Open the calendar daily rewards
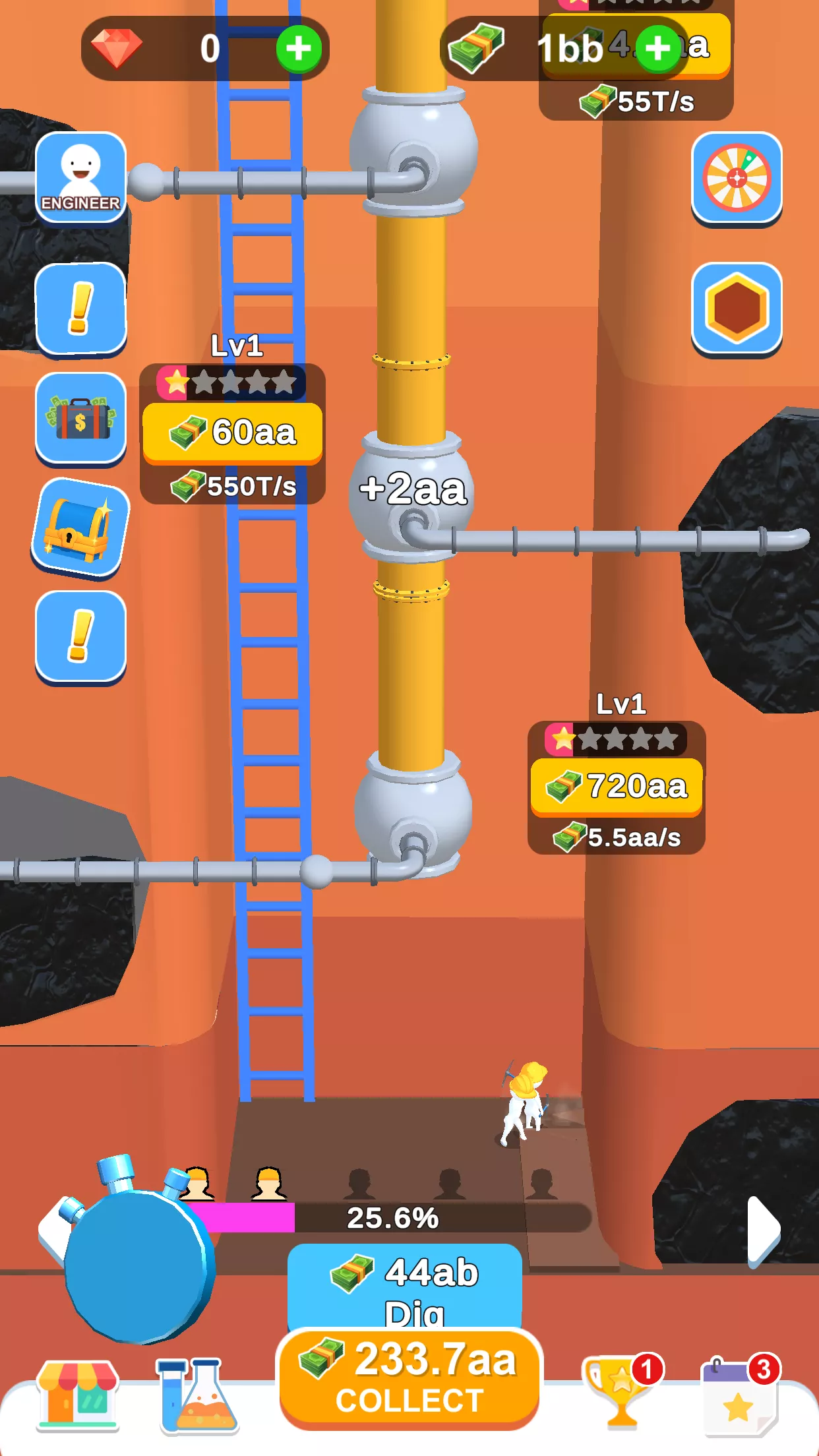819x1456 pixels. point(739,1395)
